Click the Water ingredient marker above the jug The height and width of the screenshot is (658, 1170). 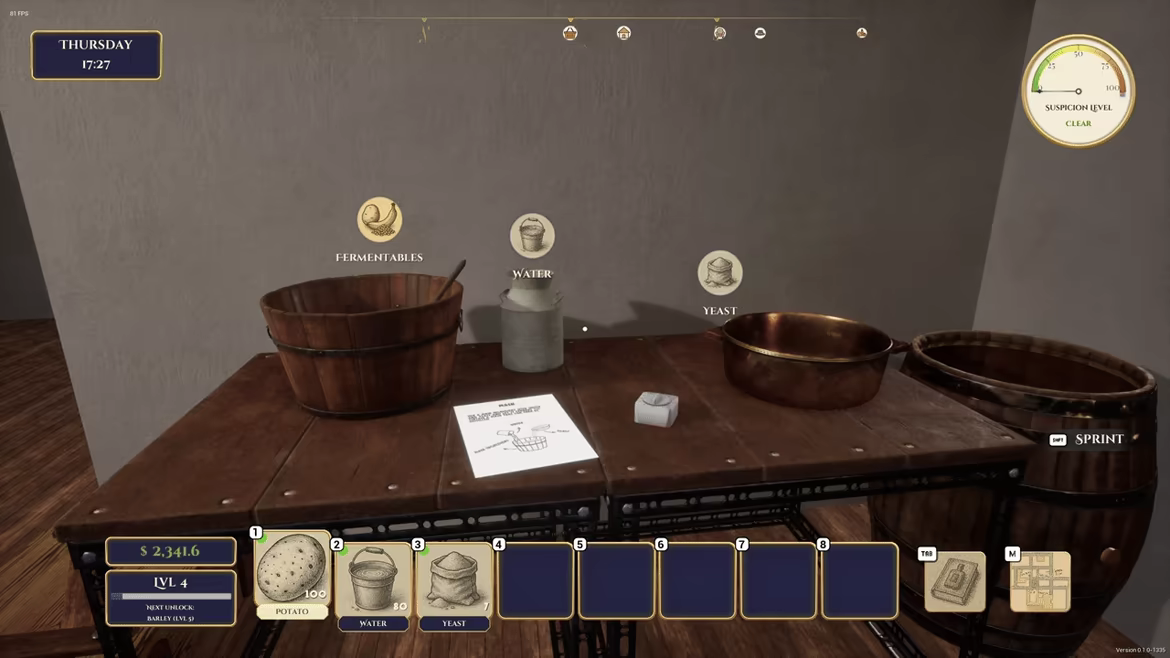pos(532,237)
